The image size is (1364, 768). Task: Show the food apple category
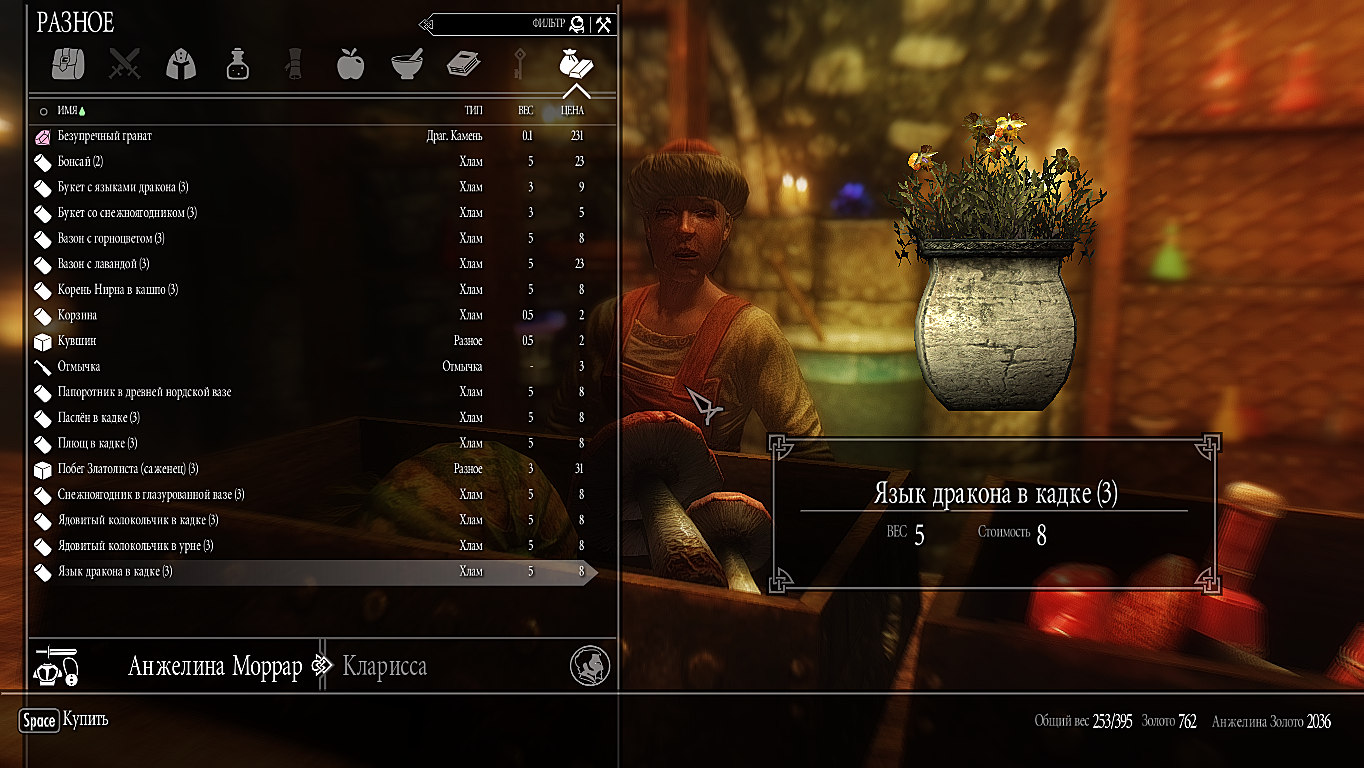[350, 64]
